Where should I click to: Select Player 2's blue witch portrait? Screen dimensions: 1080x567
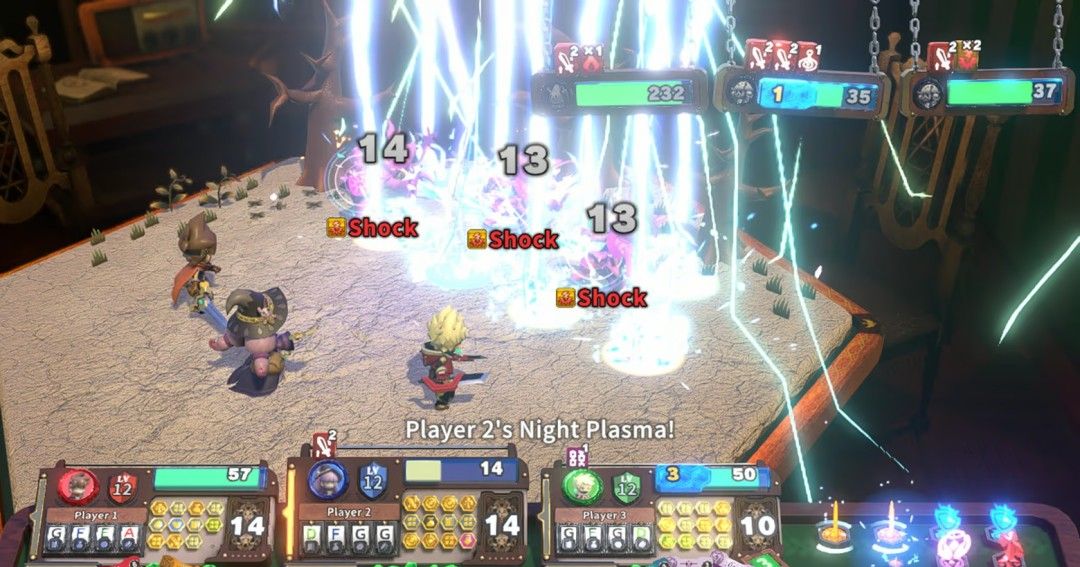point(326,481)
